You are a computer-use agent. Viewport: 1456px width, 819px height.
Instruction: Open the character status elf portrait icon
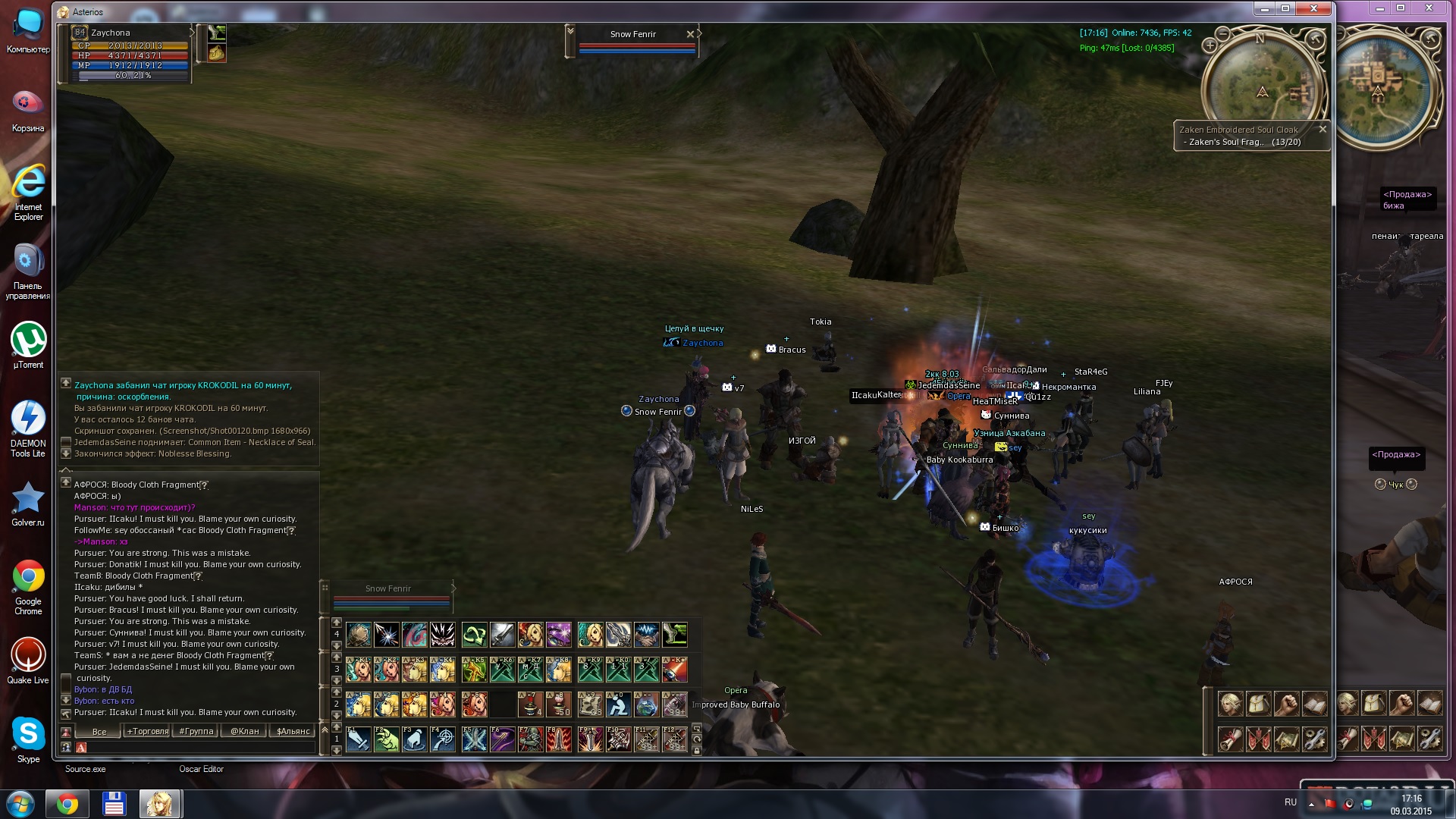click(x=1230, y=704)
